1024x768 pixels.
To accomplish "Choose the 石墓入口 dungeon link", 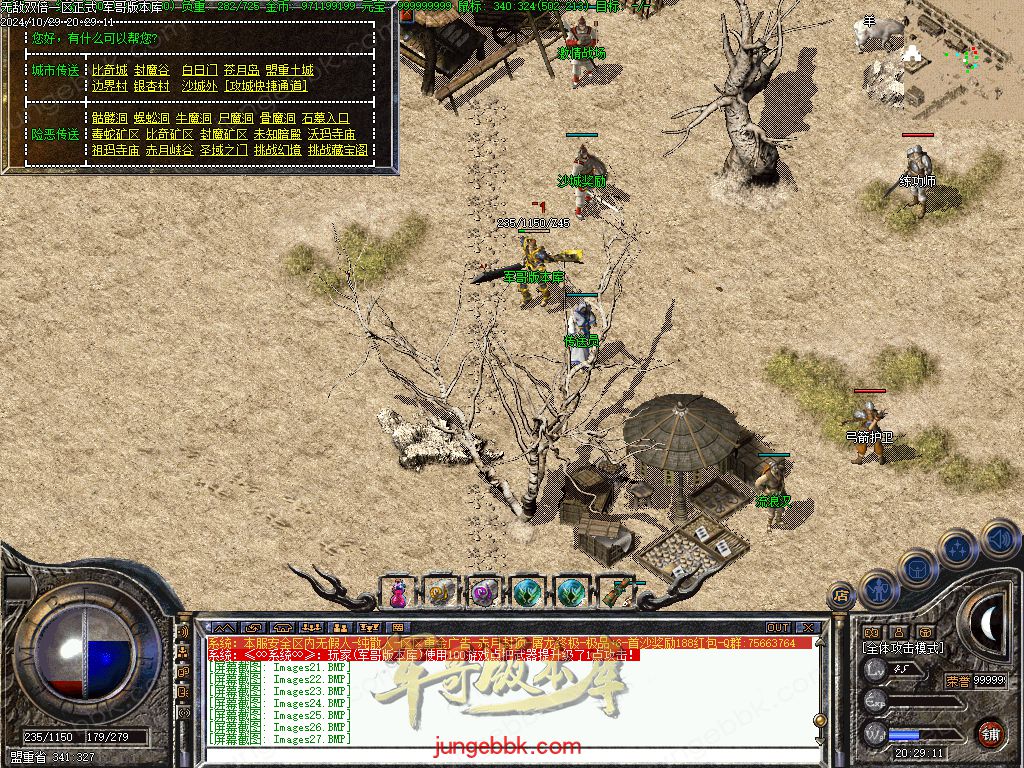I will [325, 118].
